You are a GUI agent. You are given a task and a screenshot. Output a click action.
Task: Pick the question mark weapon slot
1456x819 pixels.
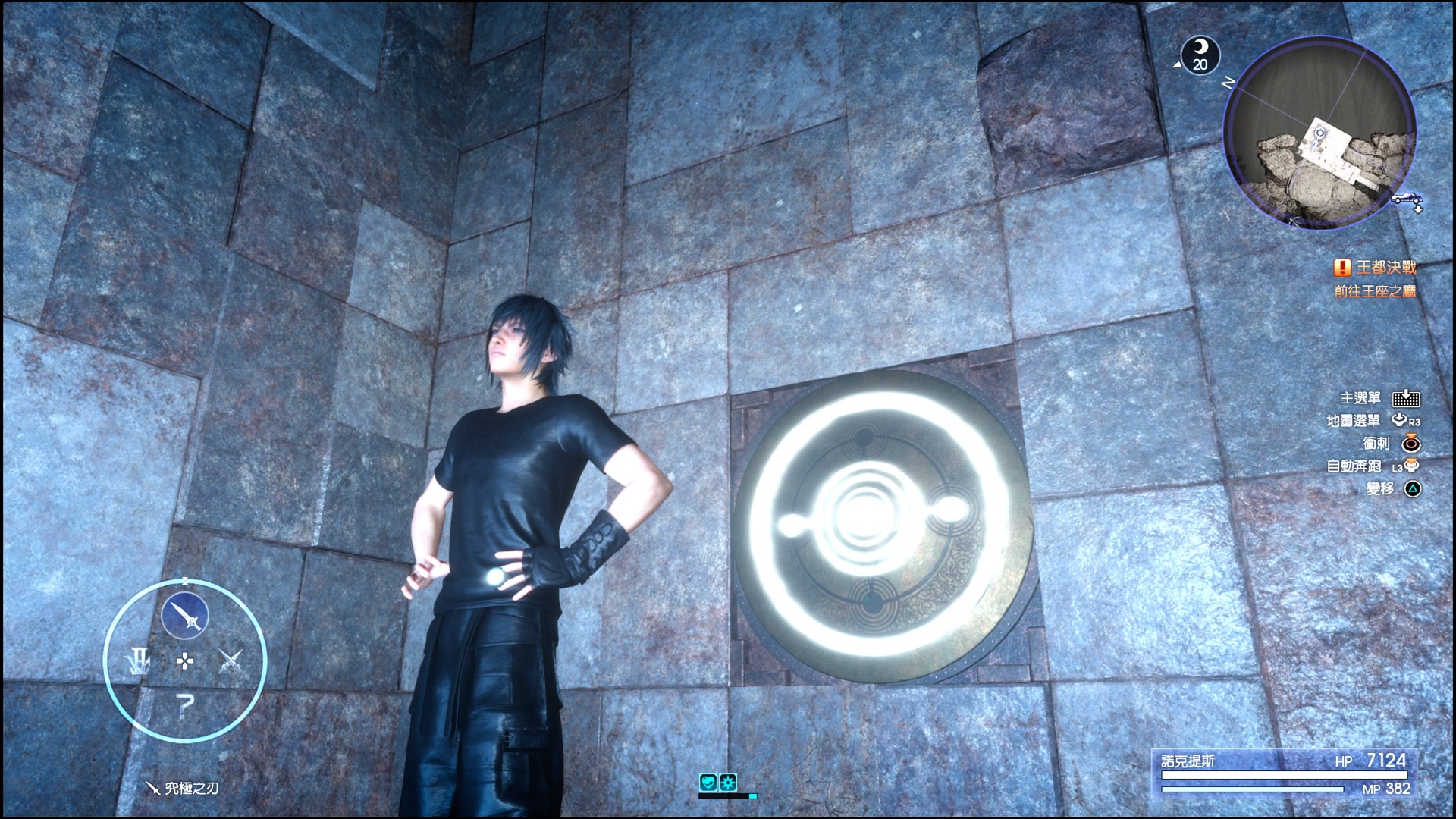tap(184, 706)
